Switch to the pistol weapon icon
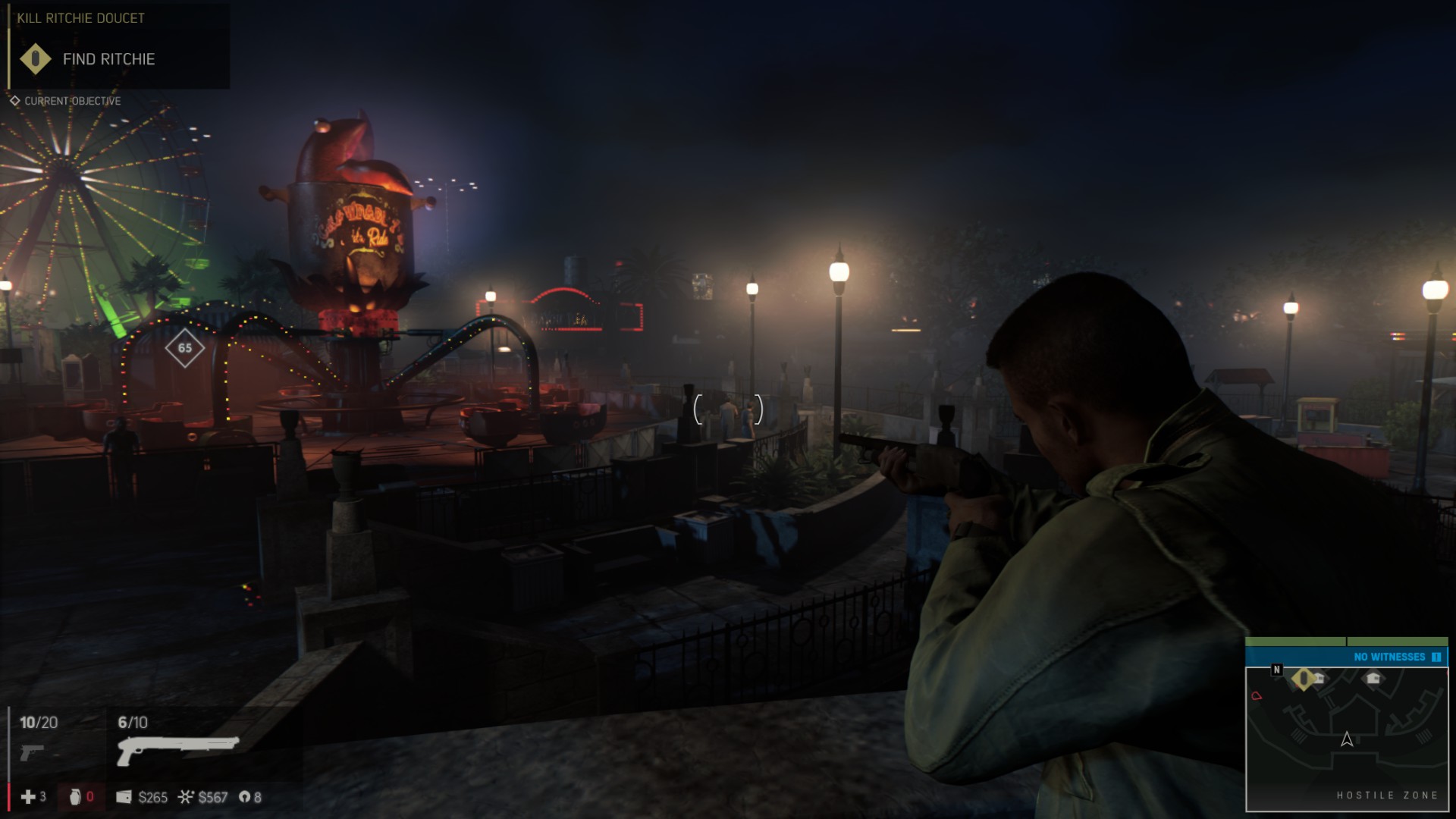The width and height of the screenshot is (1456, 819). [32, 752]
